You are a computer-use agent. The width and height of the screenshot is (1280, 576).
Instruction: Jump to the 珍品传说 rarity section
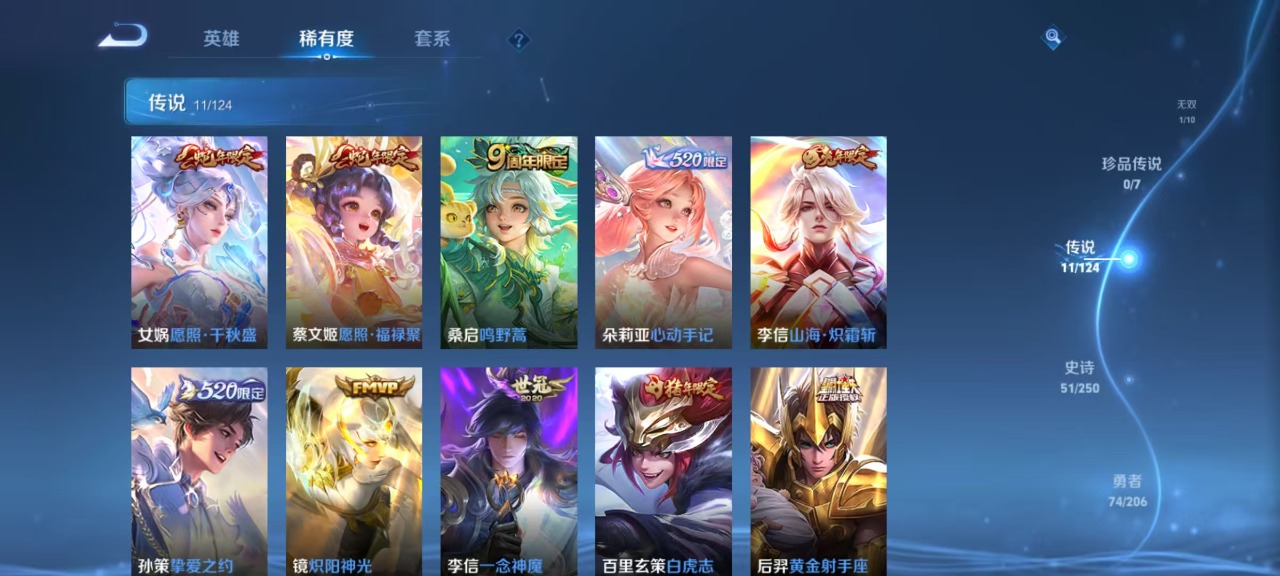coord(1131,171)
